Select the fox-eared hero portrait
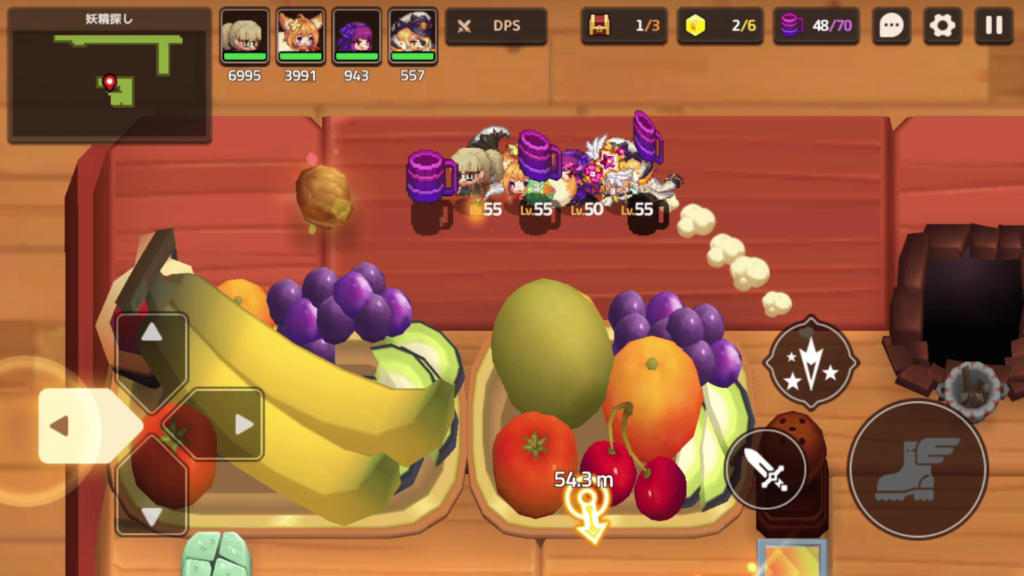The image size is (1024, 576). pos(301,37)
